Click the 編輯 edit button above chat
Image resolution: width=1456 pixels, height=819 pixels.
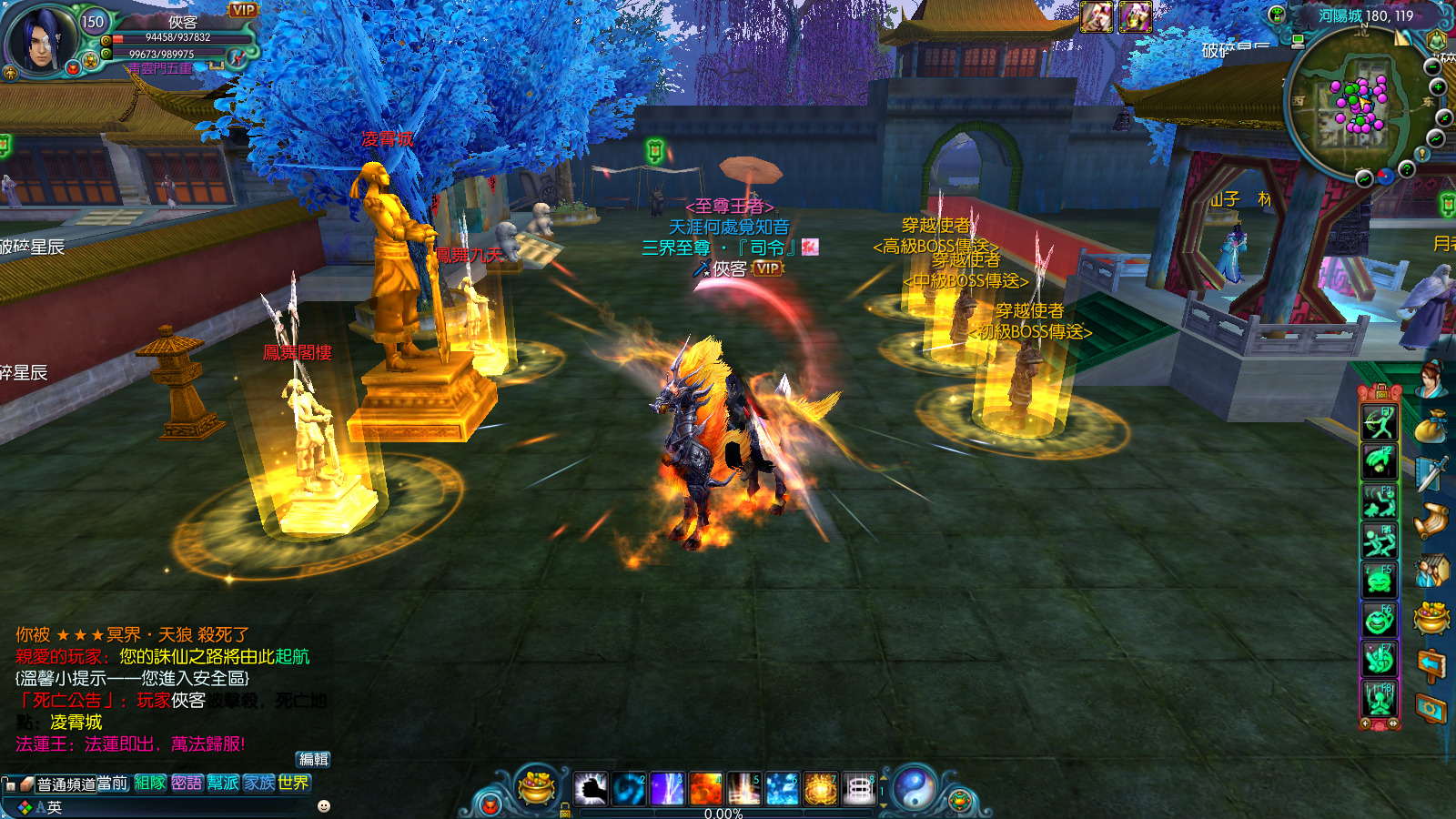314,759
